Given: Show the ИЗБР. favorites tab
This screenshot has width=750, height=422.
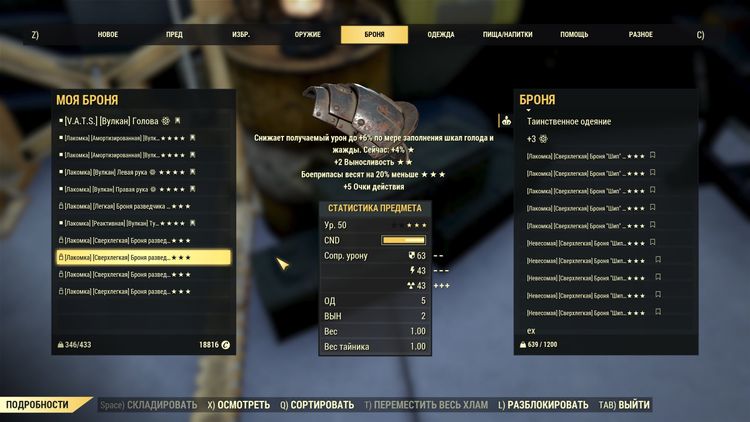Looking at the screenshot, I should click(241, 35).
